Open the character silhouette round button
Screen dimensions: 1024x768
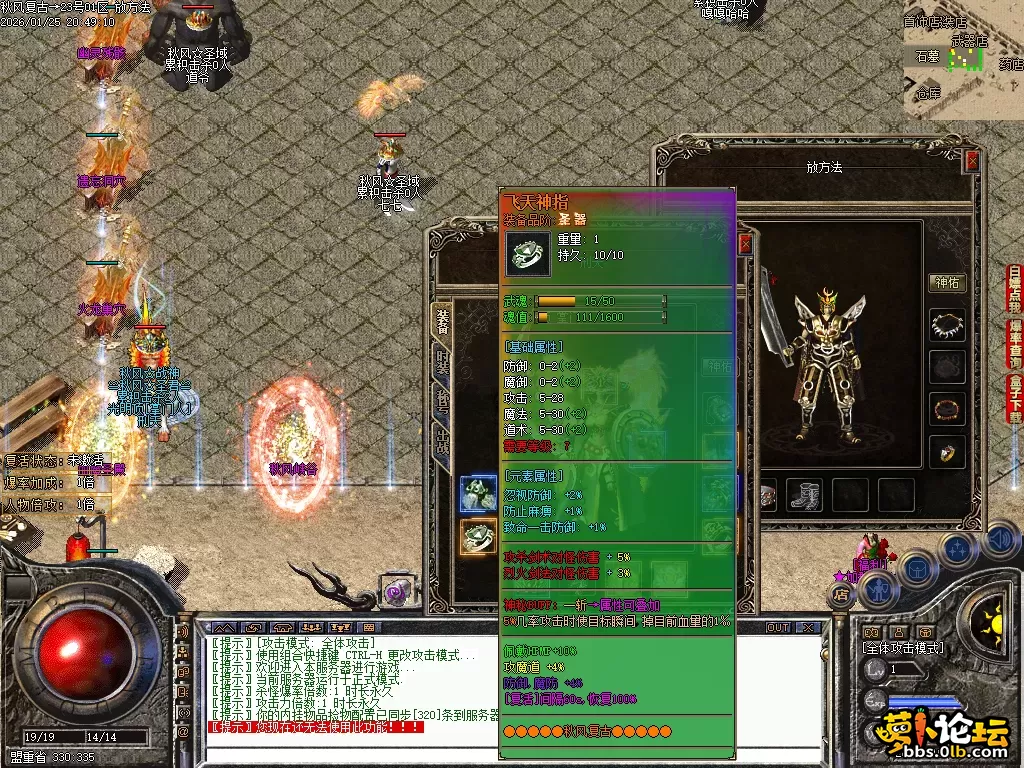(878, 592)
